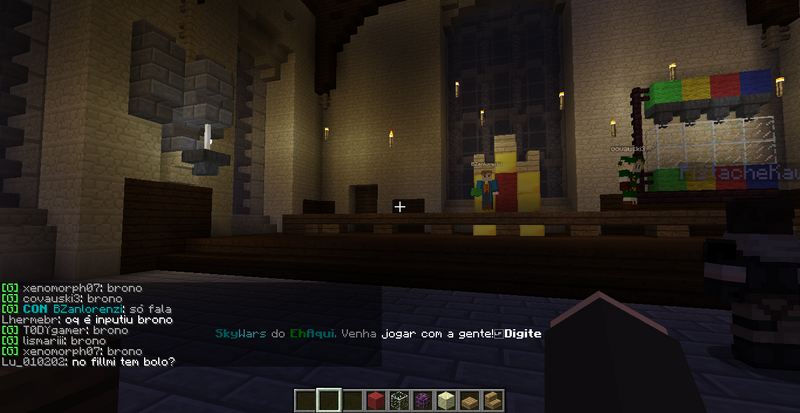Click the SkyWars server announcement message
This screenshot has height=413, width=800.
378,333
